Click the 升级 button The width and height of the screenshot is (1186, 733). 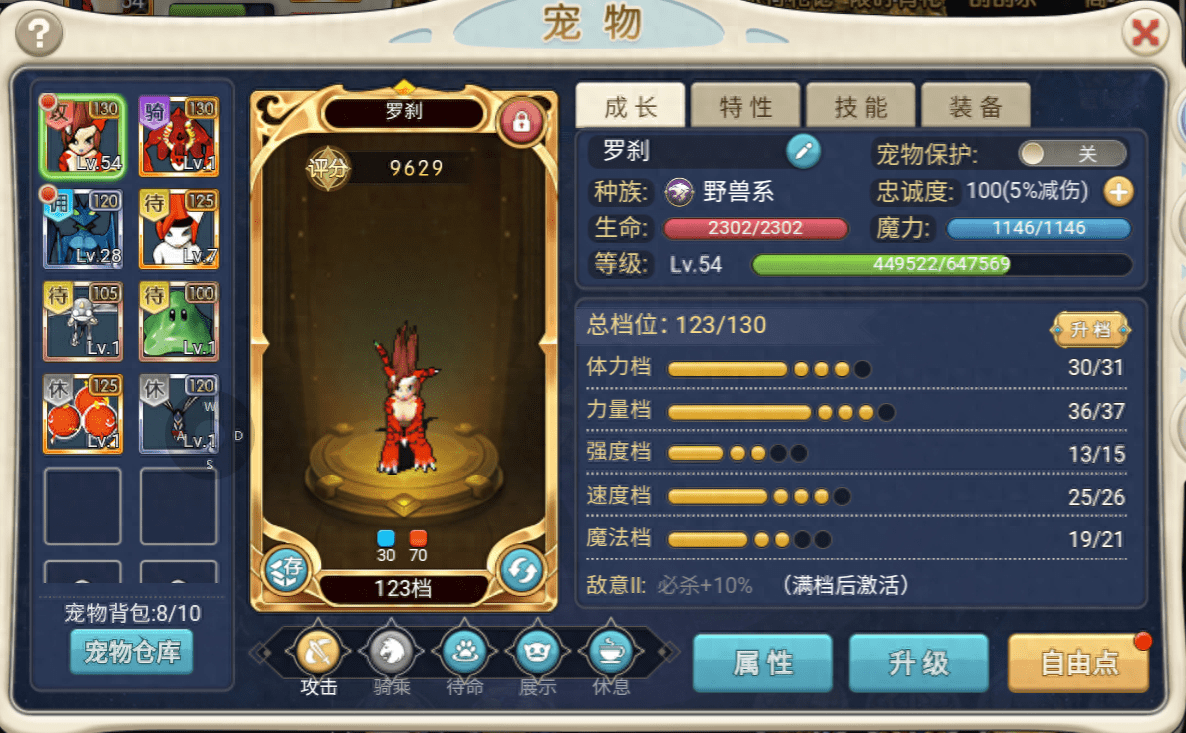918,663
